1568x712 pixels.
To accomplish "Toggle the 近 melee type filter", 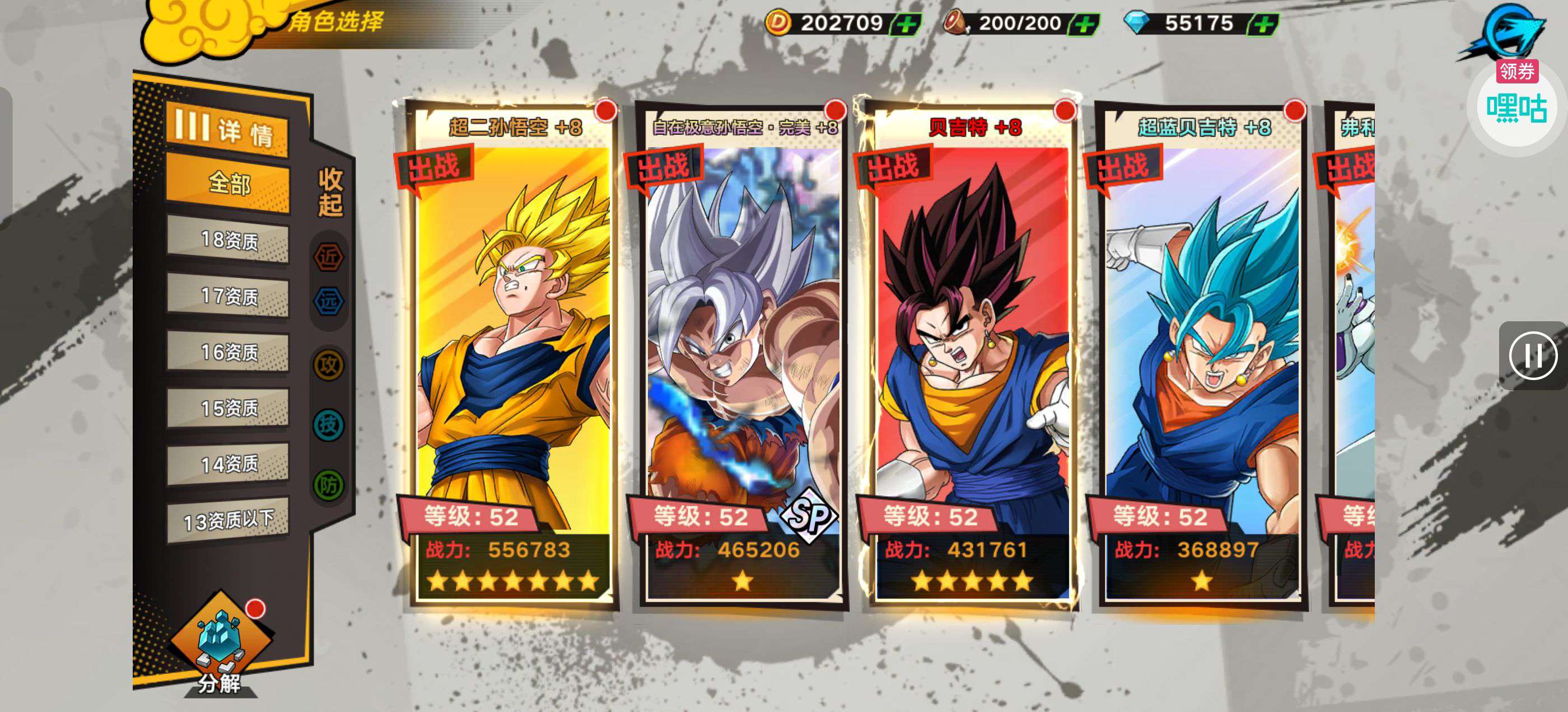I will (329, 257).
